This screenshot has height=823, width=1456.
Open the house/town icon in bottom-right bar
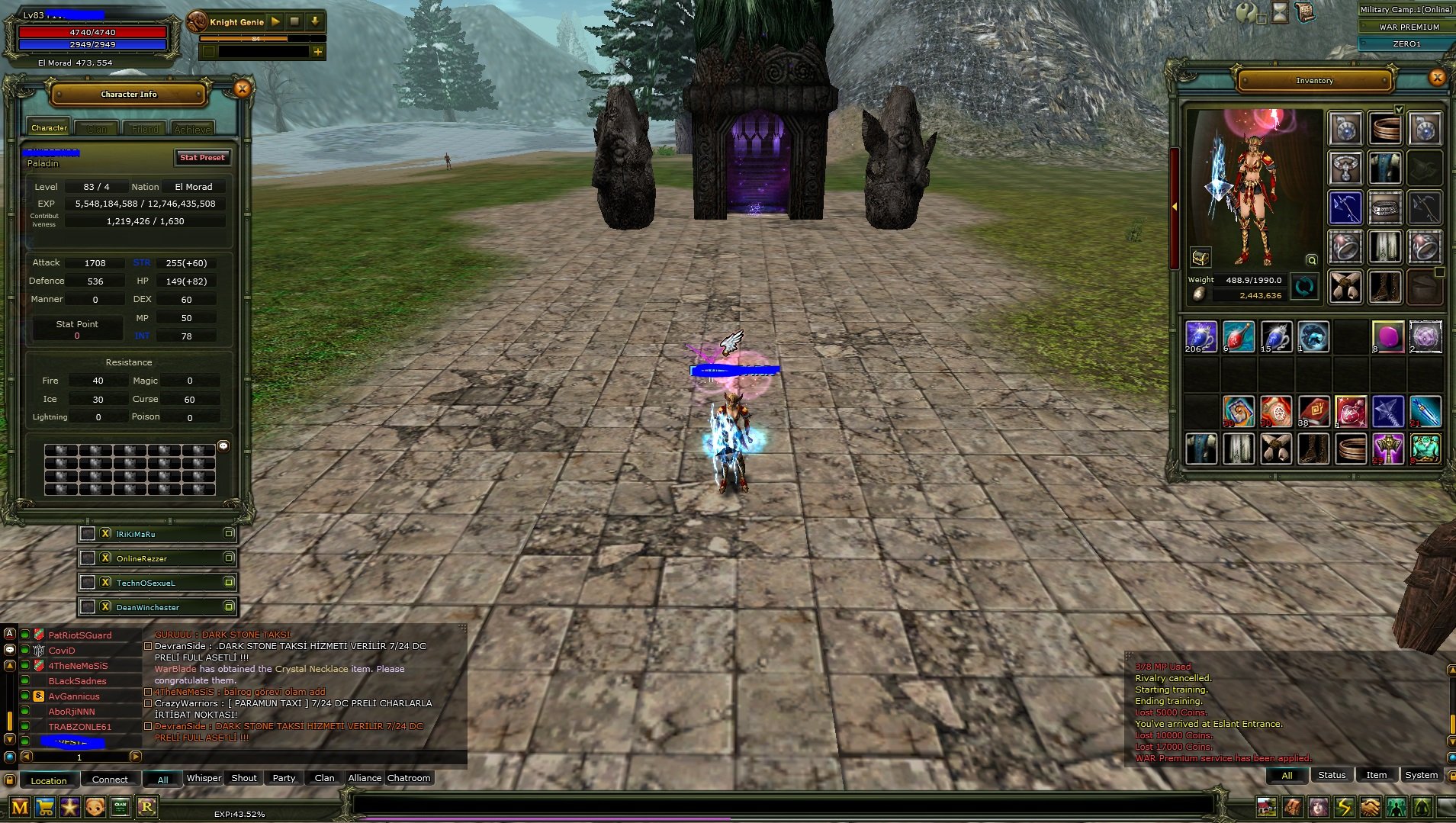[x=1268, y=807]
